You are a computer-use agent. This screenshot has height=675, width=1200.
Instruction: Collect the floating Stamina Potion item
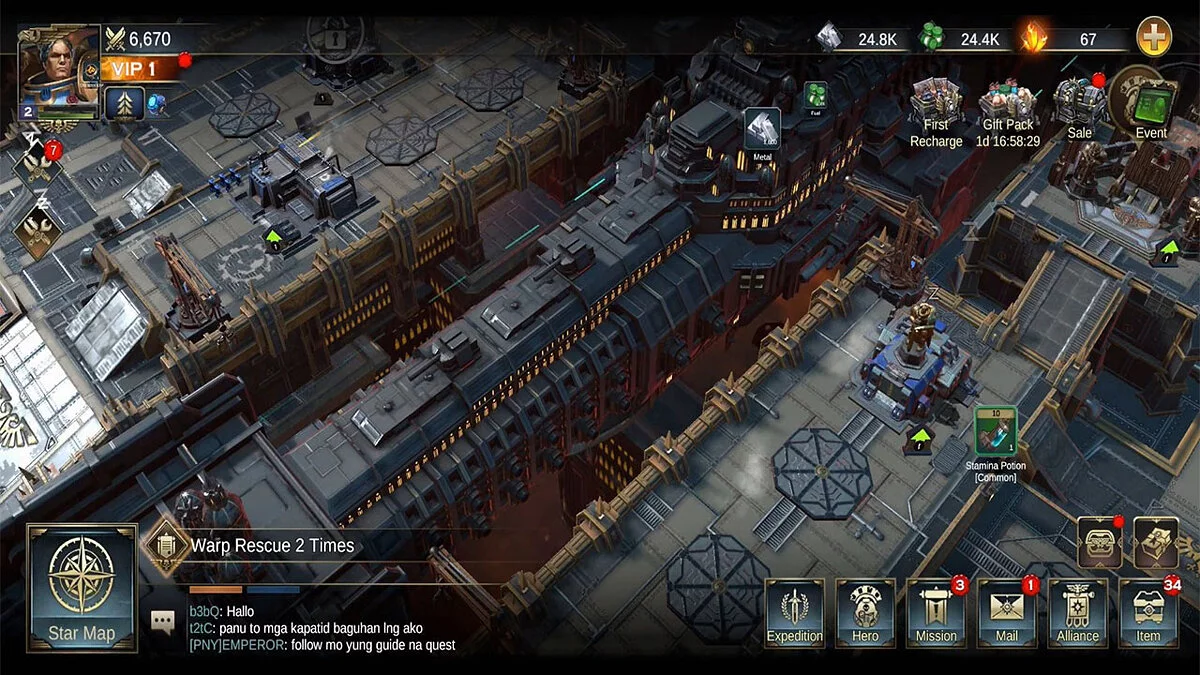pyautogui.click(x=996, y=432)
